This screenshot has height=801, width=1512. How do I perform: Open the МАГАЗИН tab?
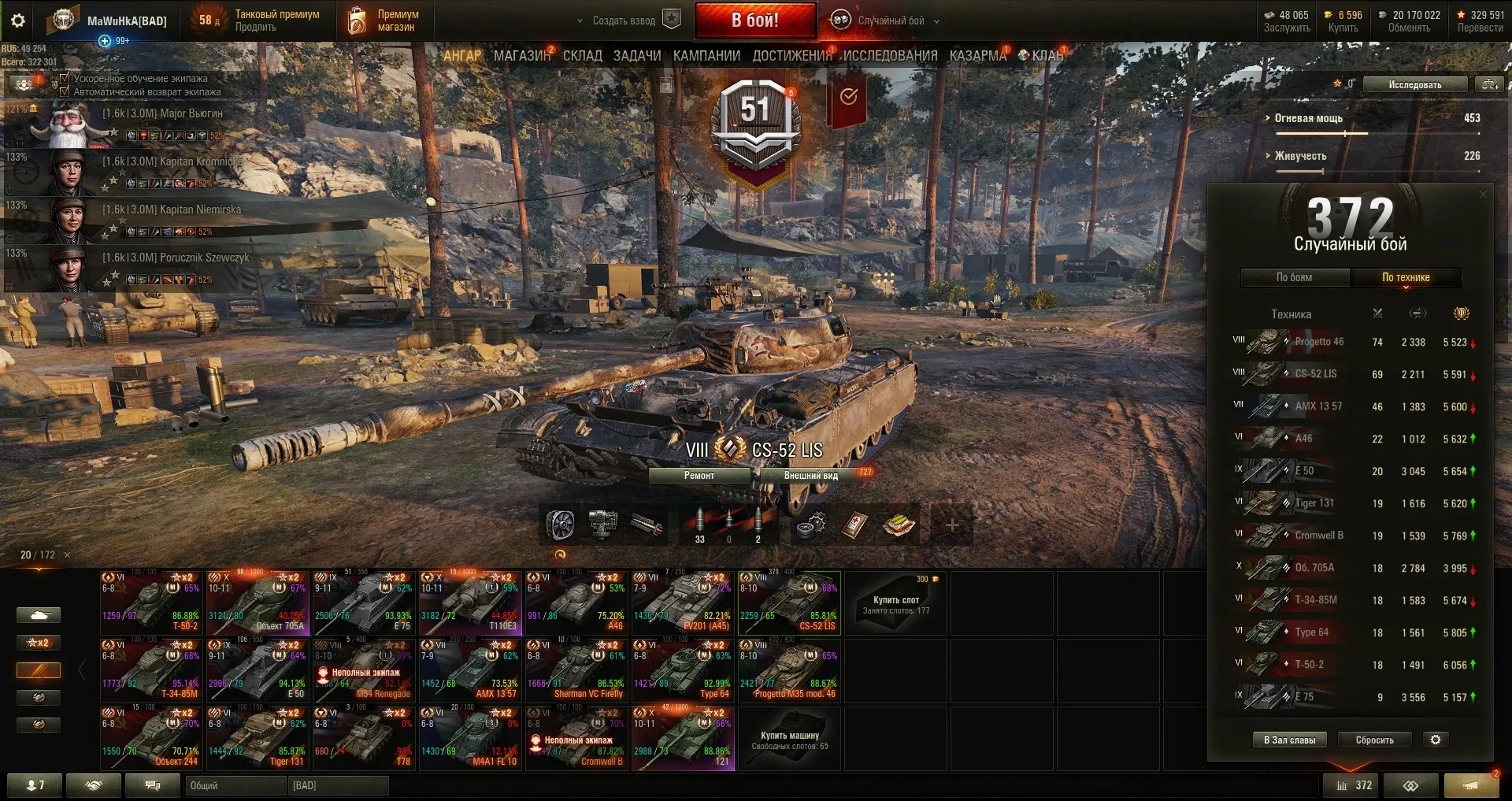521,56
